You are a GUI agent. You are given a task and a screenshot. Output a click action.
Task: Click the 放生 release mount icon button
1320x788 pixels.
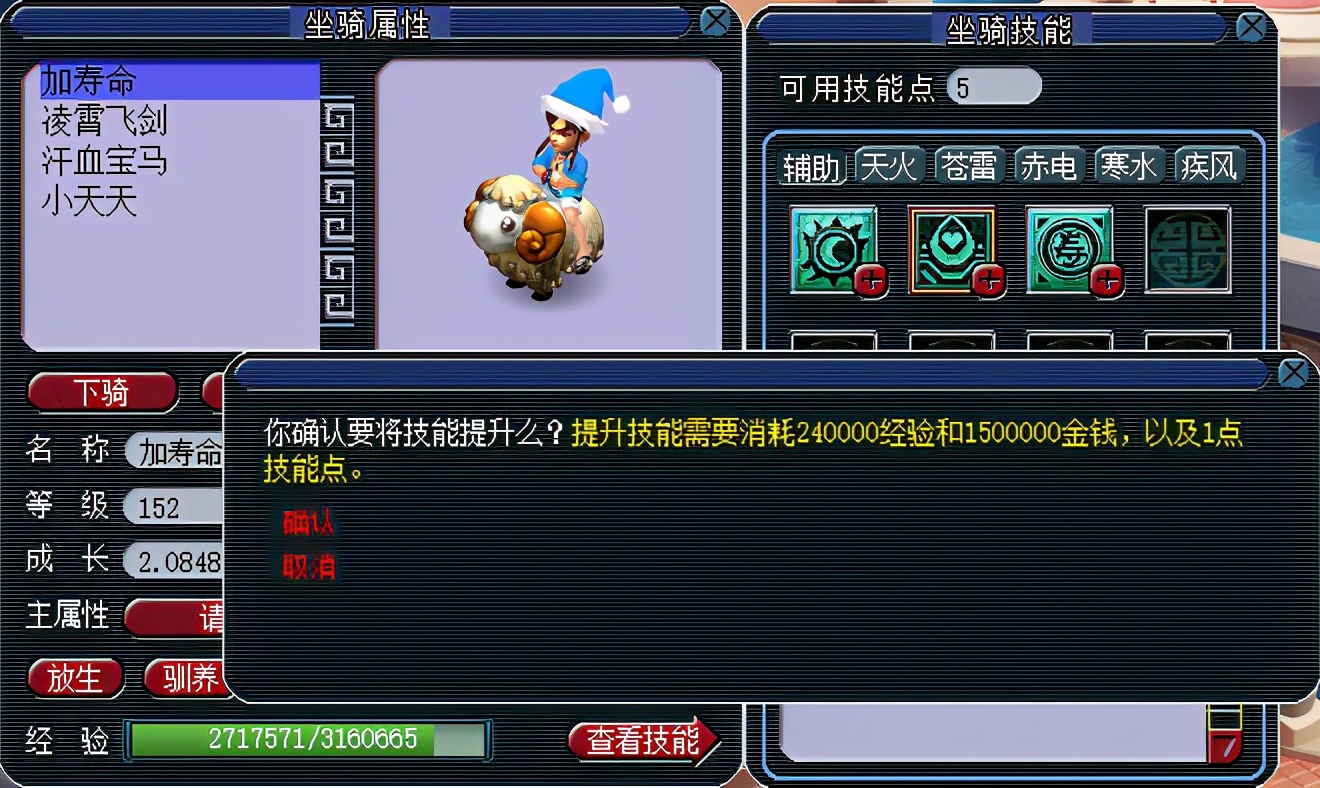pos(75,678)
